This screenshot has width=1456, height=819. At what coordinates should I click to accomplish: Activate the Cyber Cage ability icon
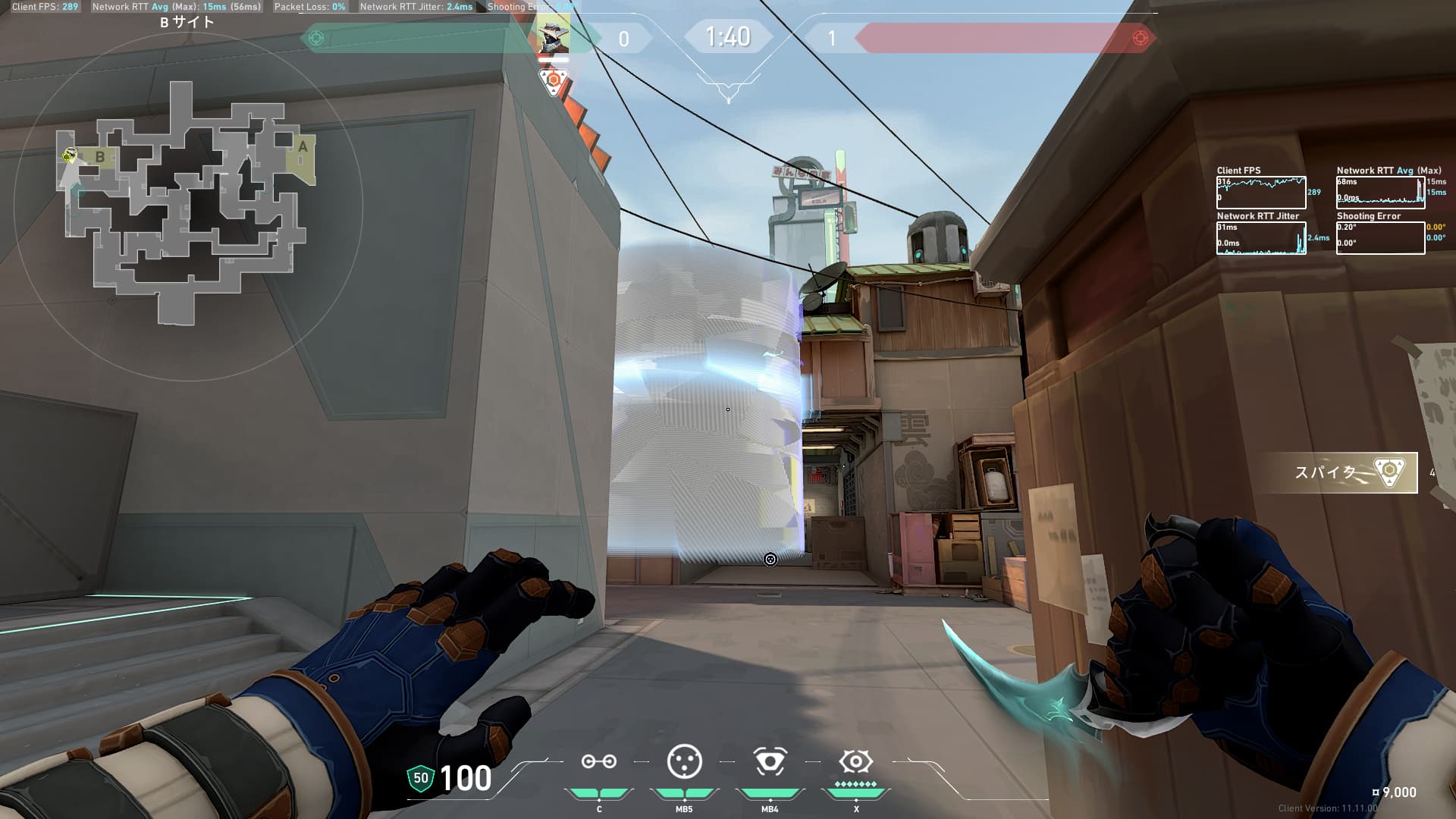pos(684,761)
